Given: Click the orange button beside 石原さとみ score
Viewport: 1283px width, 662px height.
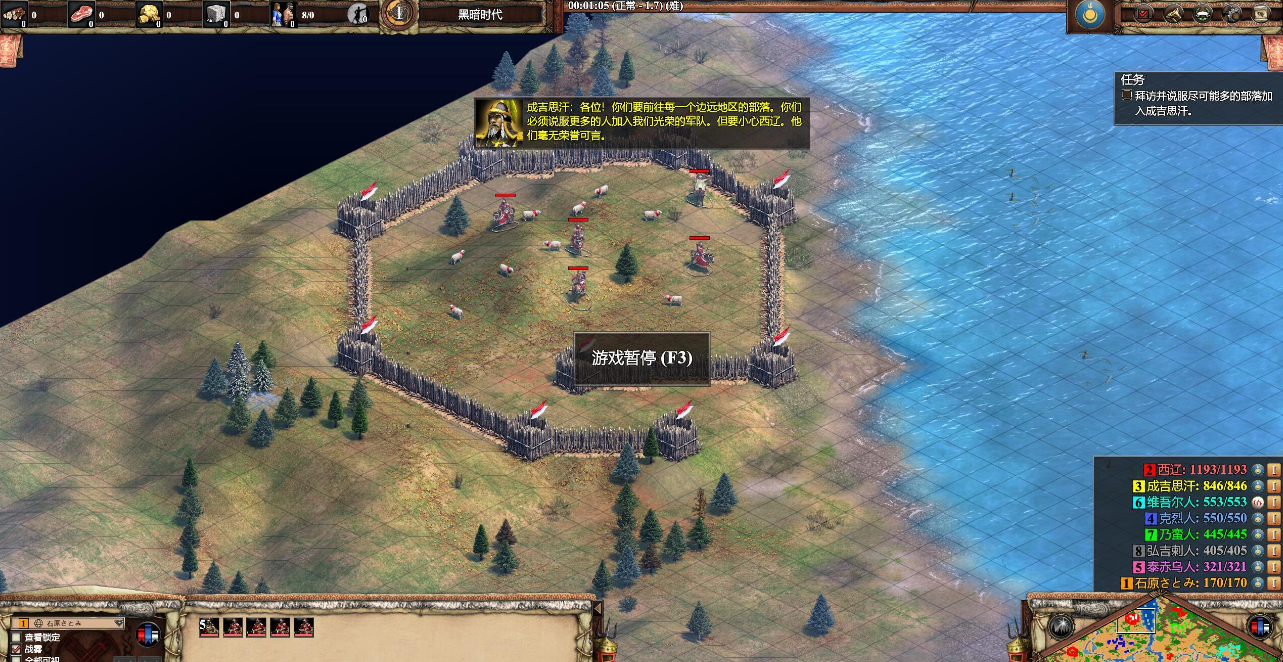Looking at the screenshot, I should click(x=1274, y=583).
